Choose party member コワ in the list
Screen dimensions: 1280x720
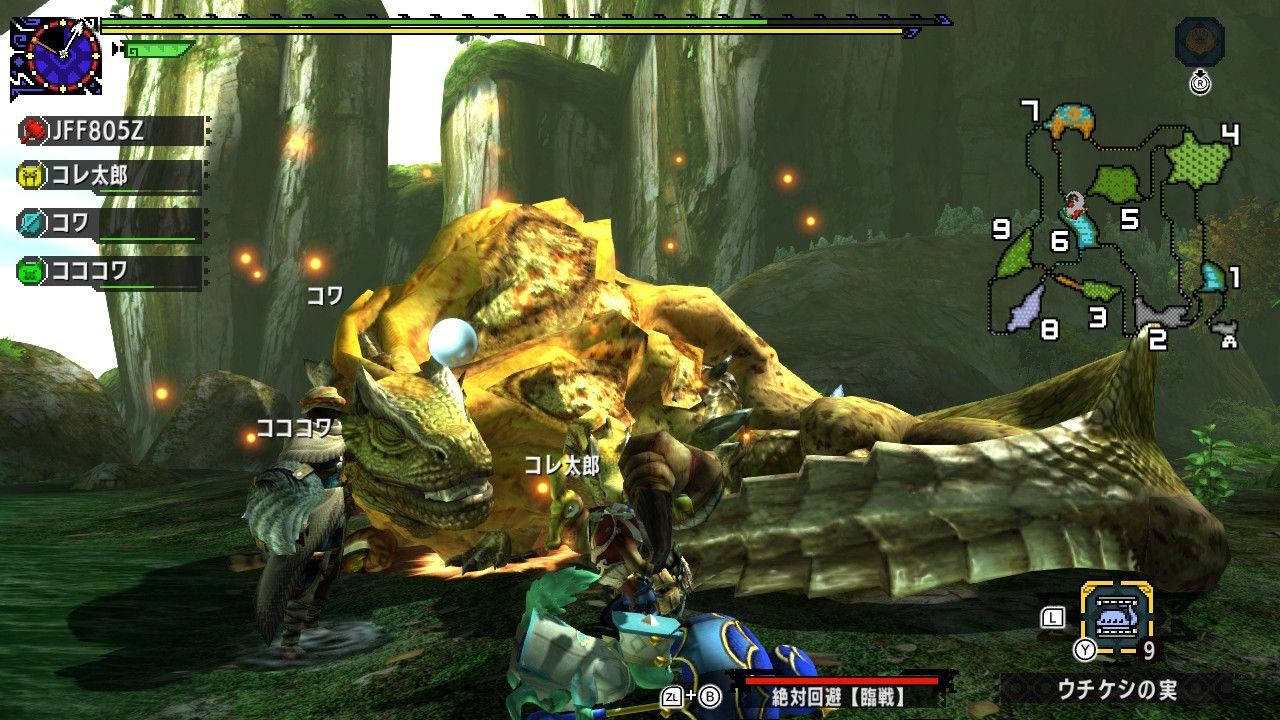pos(110,223)
